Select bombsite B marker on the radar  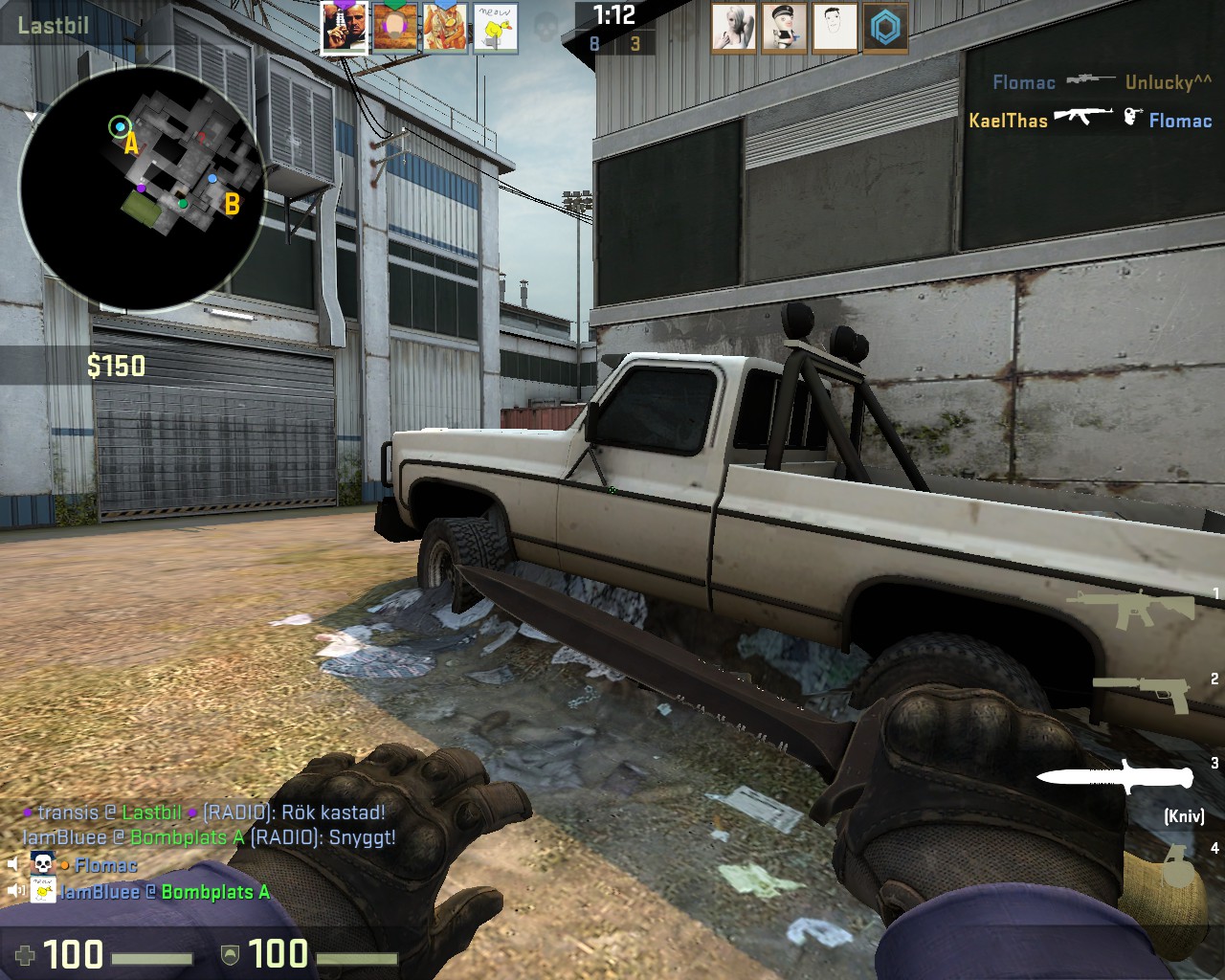pos(231,203)
